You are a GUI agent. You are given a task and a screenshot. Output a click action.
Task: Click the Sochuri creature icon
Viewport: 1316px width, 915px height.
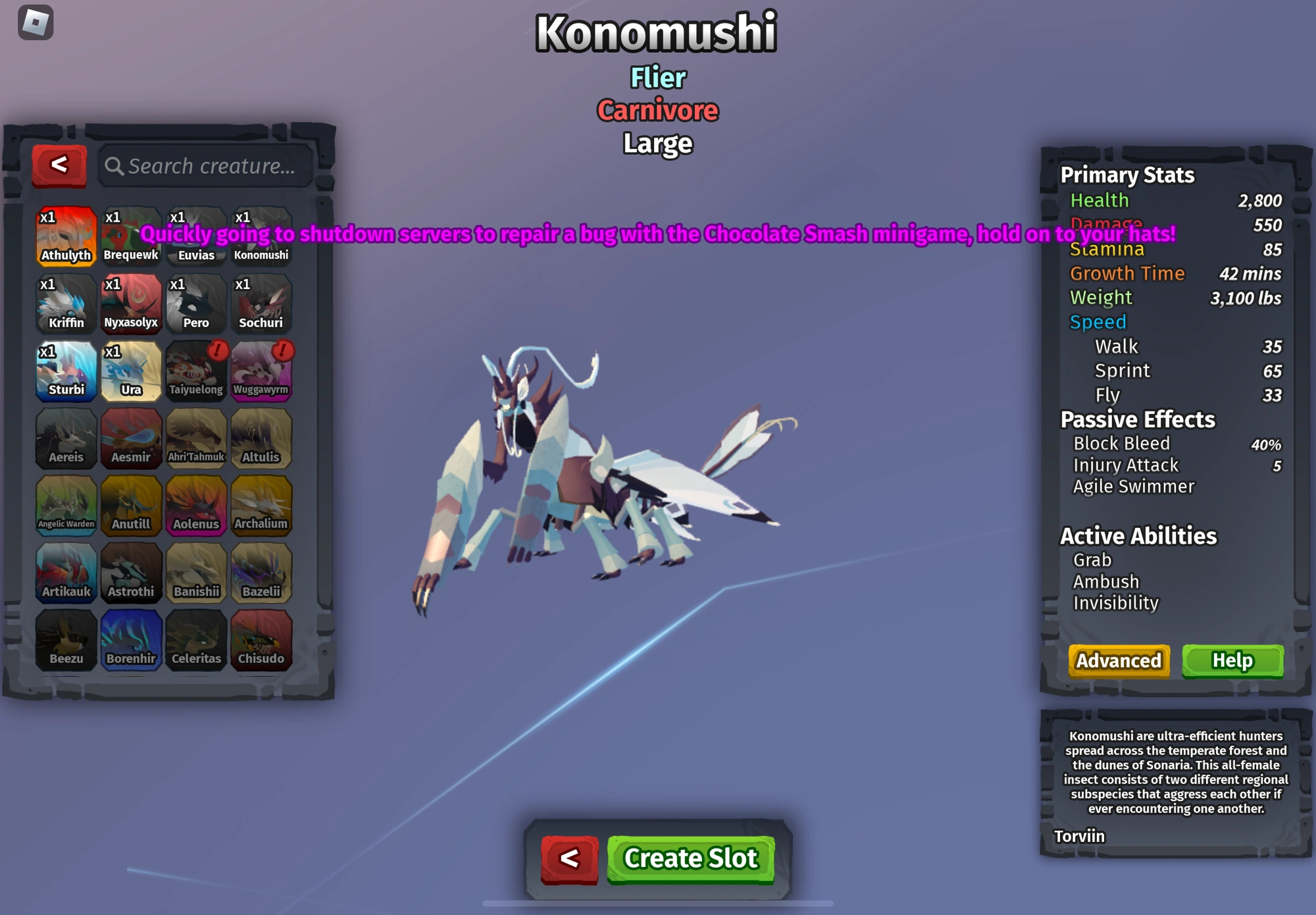click(261, 303)
